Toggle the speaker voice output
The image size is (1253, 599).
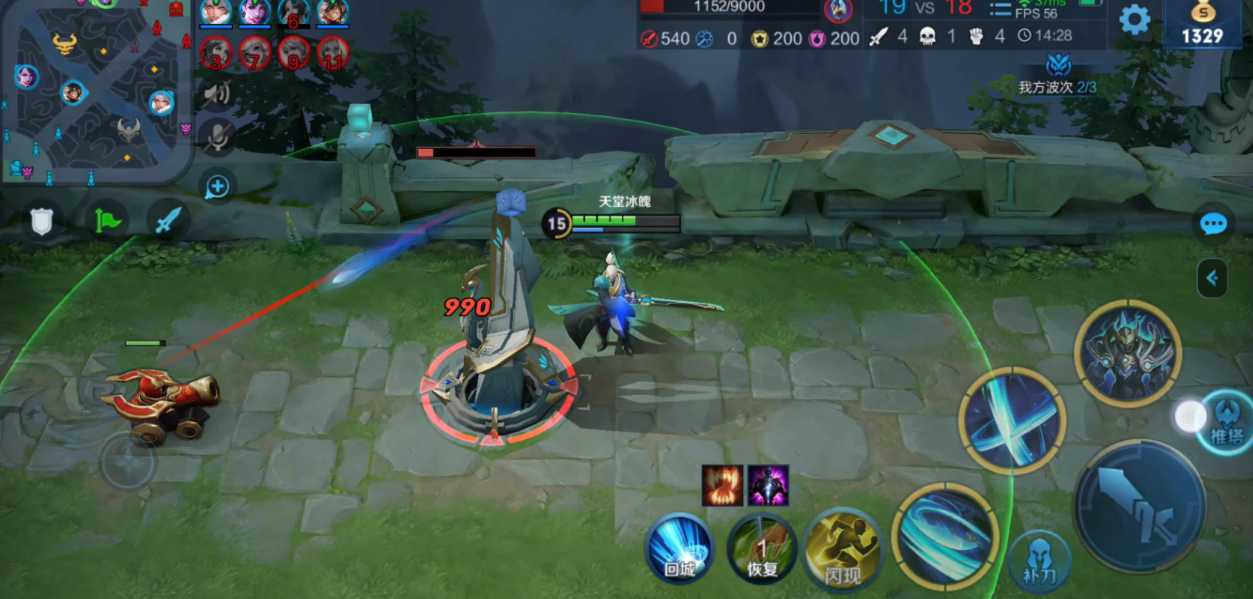(x=216, y=94)
